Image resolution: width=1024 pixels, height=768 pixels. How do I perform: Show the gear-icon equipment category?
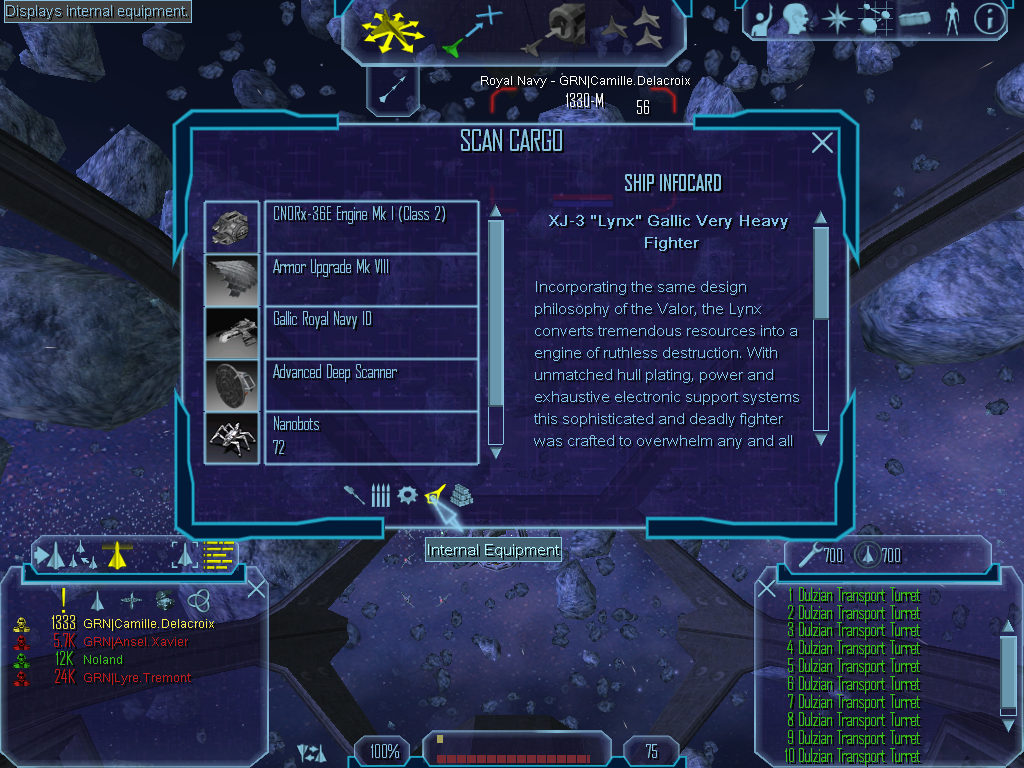(407, 495)
